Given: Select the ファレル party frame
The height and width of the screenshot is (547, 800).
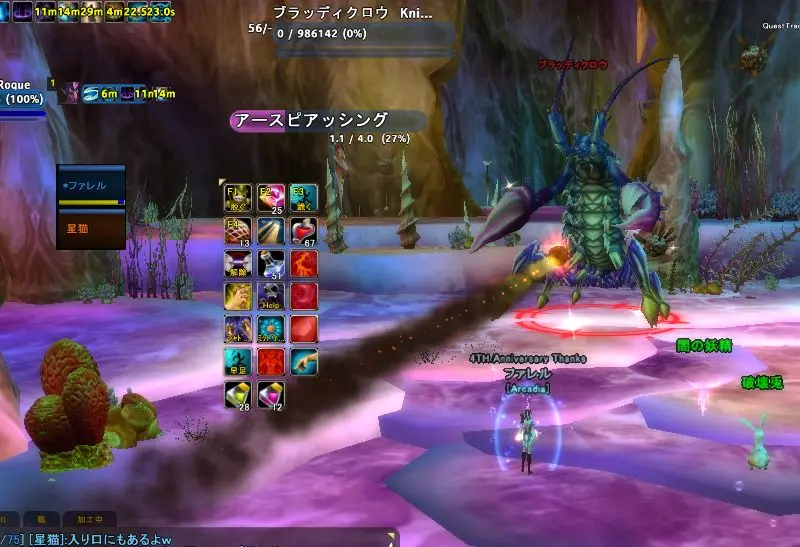Looking at the screenshot, I should pos(91,186).
